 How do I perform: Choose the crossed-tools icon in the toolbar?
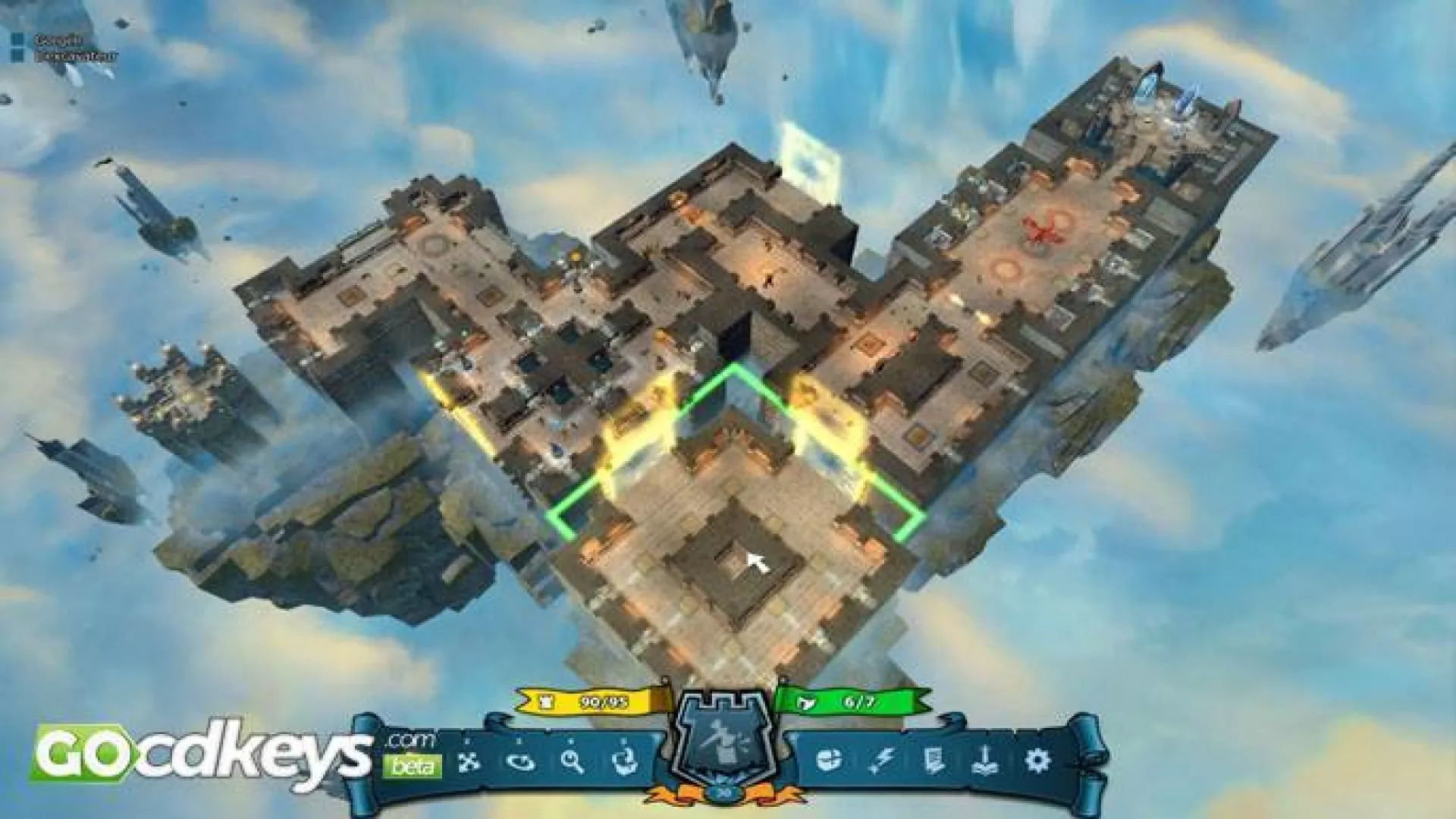point(469,761)
